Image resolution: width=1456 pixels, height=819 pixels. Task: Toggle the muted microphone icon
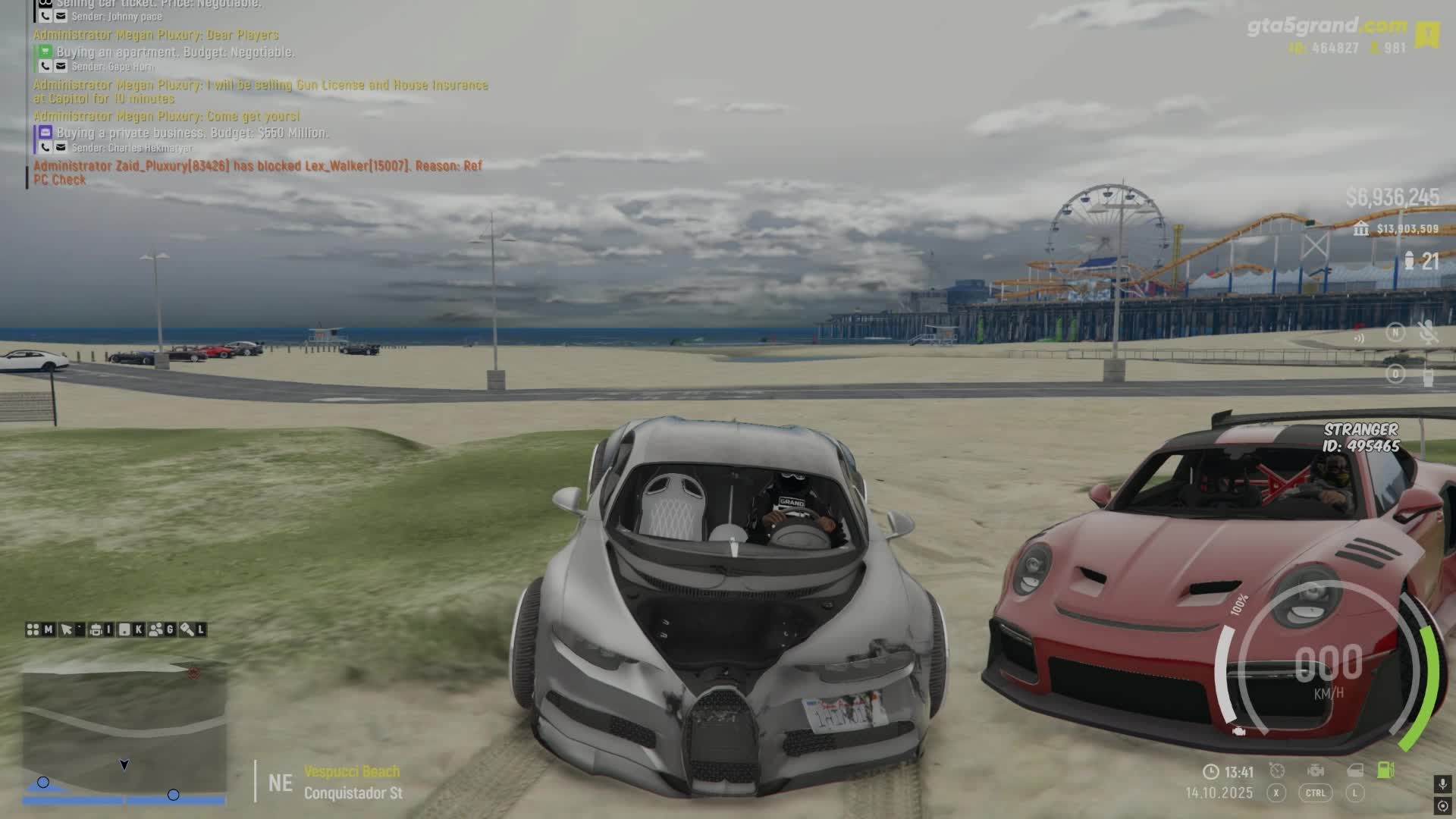pyautogui.click(x=1429, y=332)
